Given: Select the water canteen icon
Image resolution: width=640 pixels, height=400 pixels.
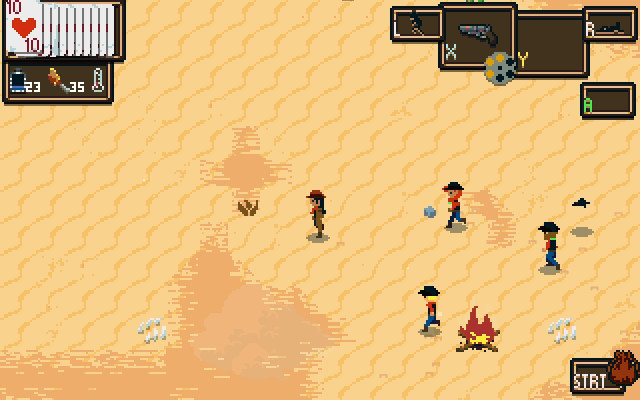Looking at the screenshot, I should (x=19, y=81).
